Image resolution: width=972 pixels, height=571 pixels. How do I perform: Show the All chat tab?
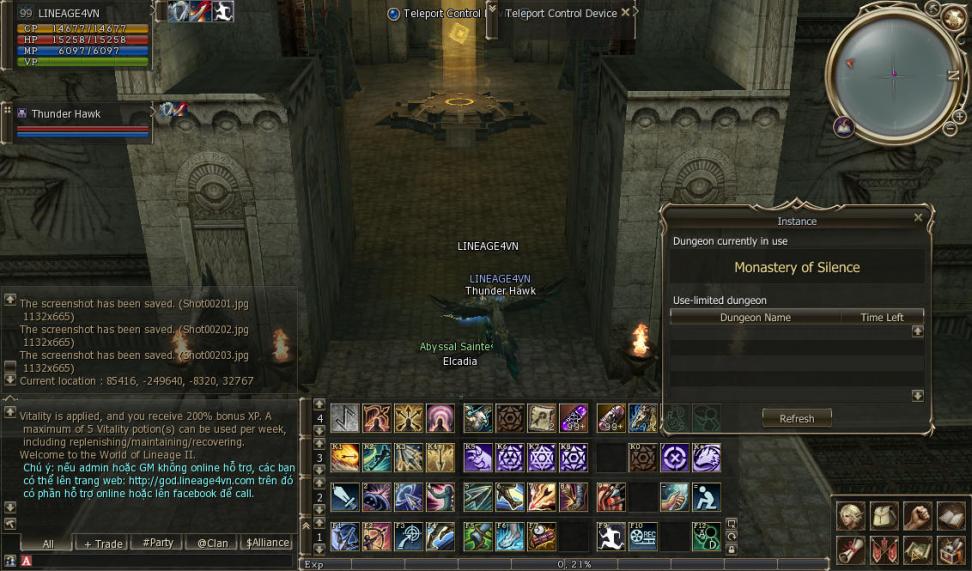(x=47, y=543)
